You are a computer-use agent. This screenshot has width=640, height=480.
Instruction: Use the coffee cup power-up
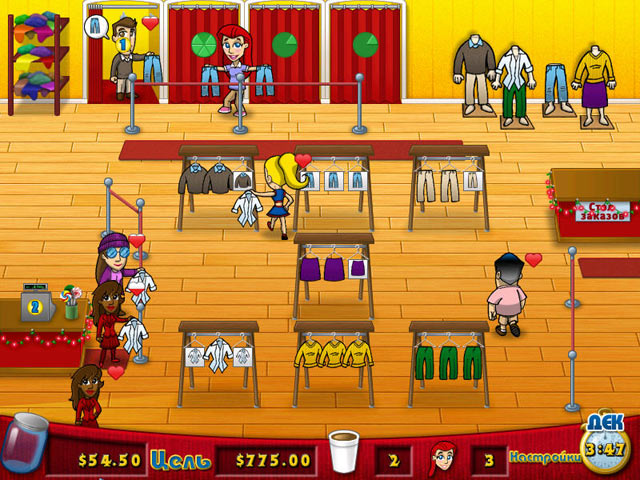pyautogui.click(x=346, y=452)
